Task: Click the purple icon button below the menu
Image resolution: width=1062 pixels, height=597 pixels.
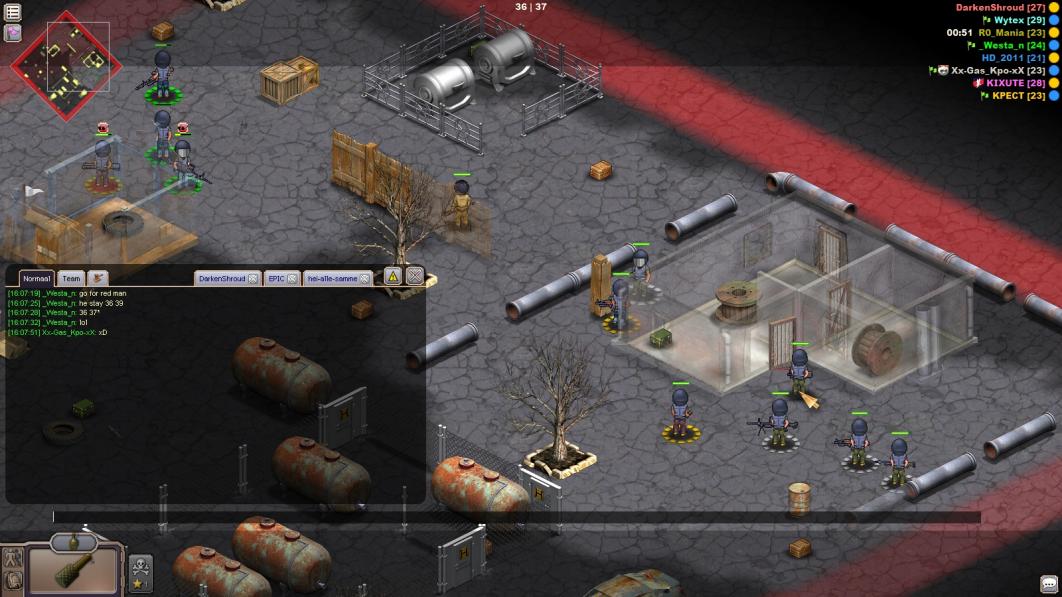Action: [x=13, y=32]
